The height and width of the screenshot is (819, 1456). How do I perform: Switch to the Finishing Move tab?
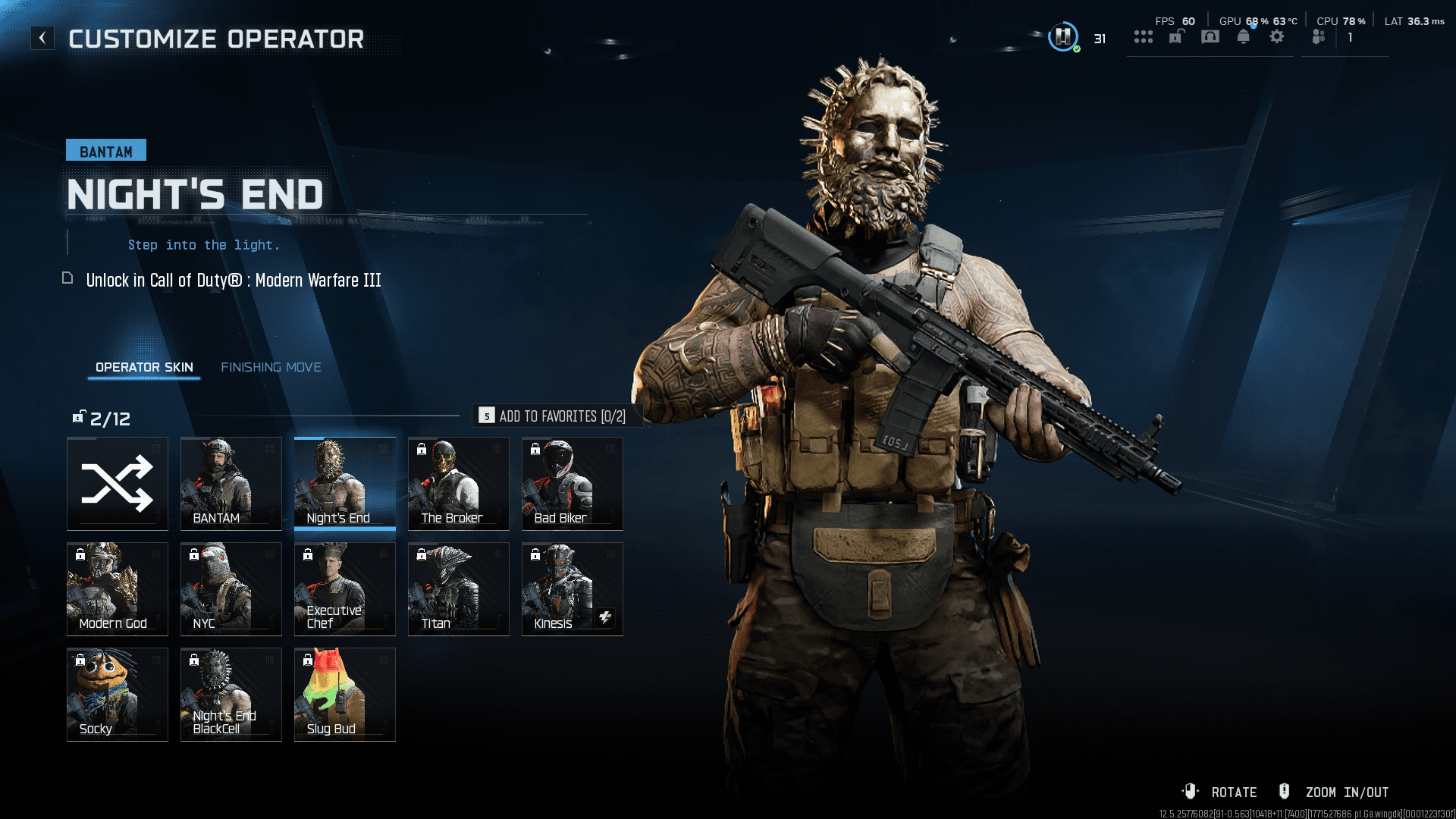click(x=271, y=367)
